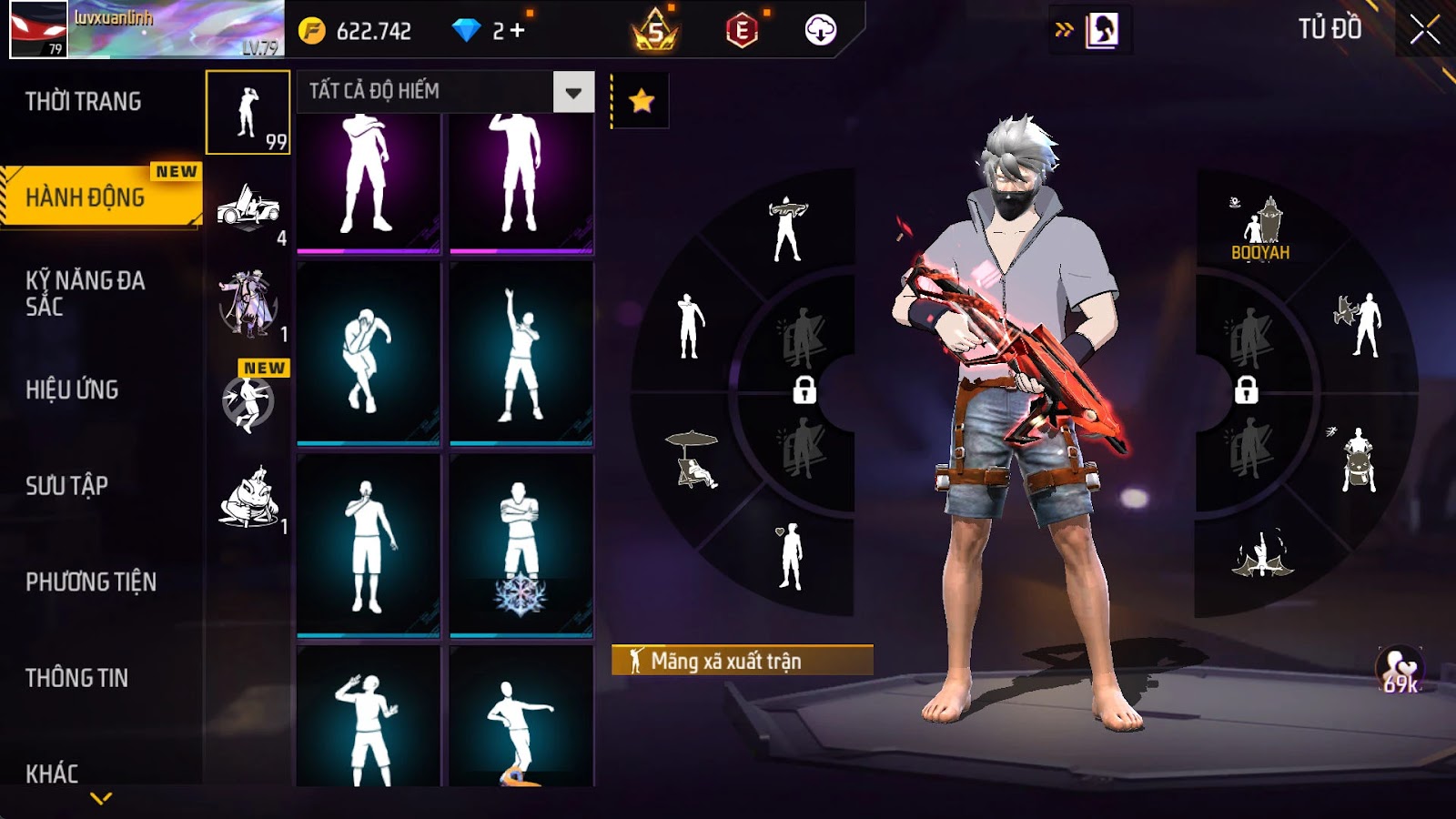Open the Màng xã xuất trận button
This screenshot has width=1456, height=819.
click(742, 661)
